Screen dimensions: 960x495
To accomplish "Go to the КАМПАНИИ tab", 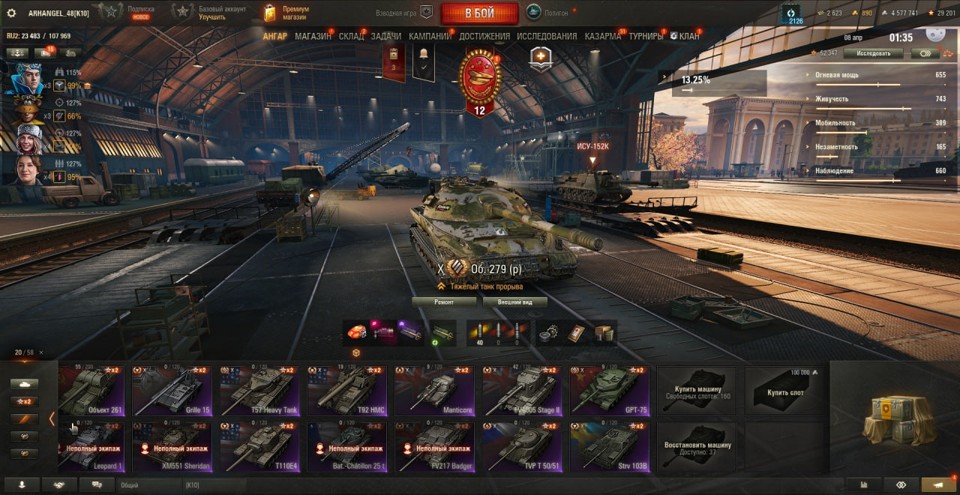I will tap(430, 37).
